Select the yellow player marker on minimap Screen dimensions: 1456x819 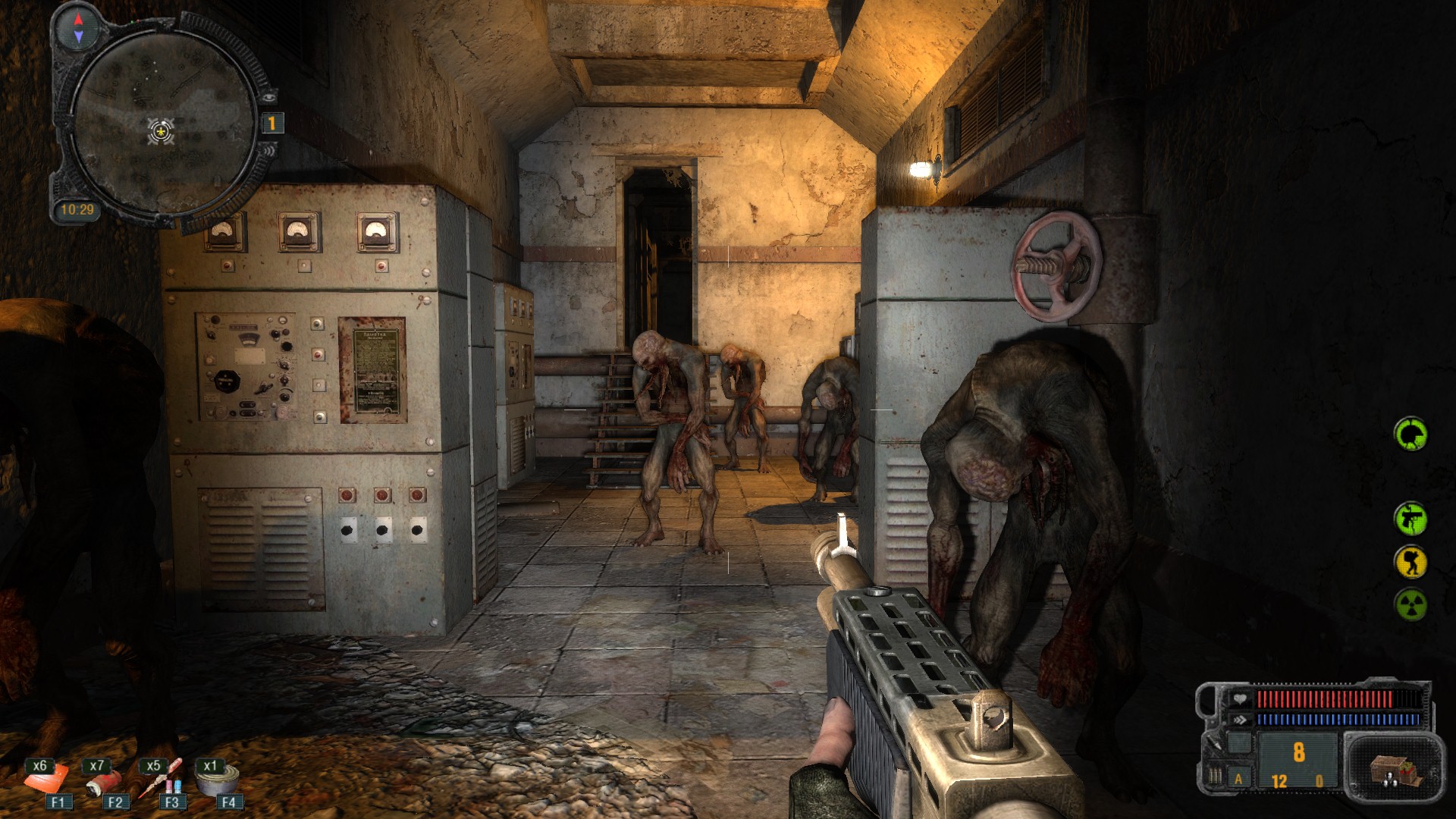[x=161, y=132]
